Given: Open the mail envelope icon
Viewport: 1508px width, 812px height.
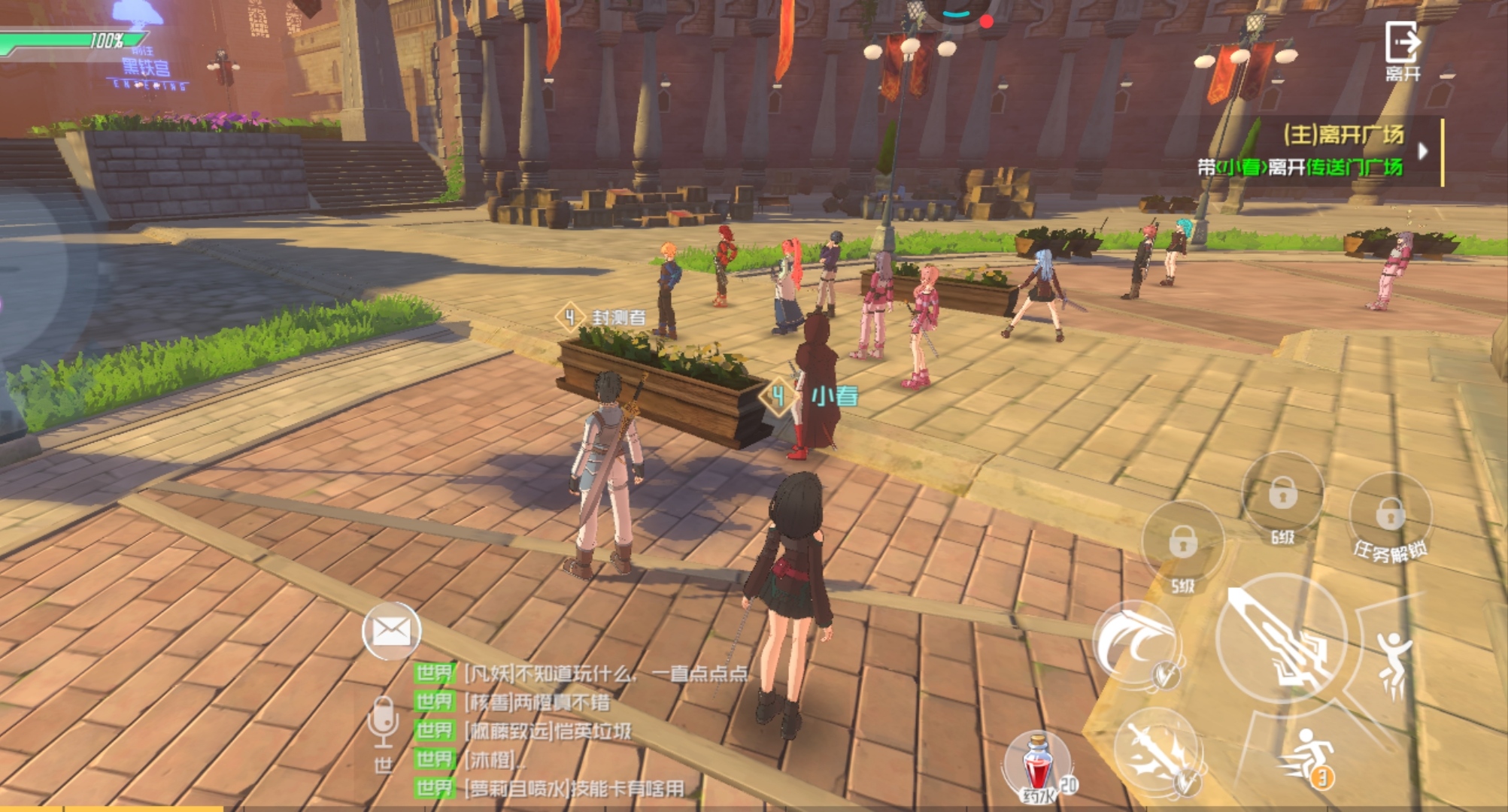Looking at the screenshot, I should click(391, 630).
